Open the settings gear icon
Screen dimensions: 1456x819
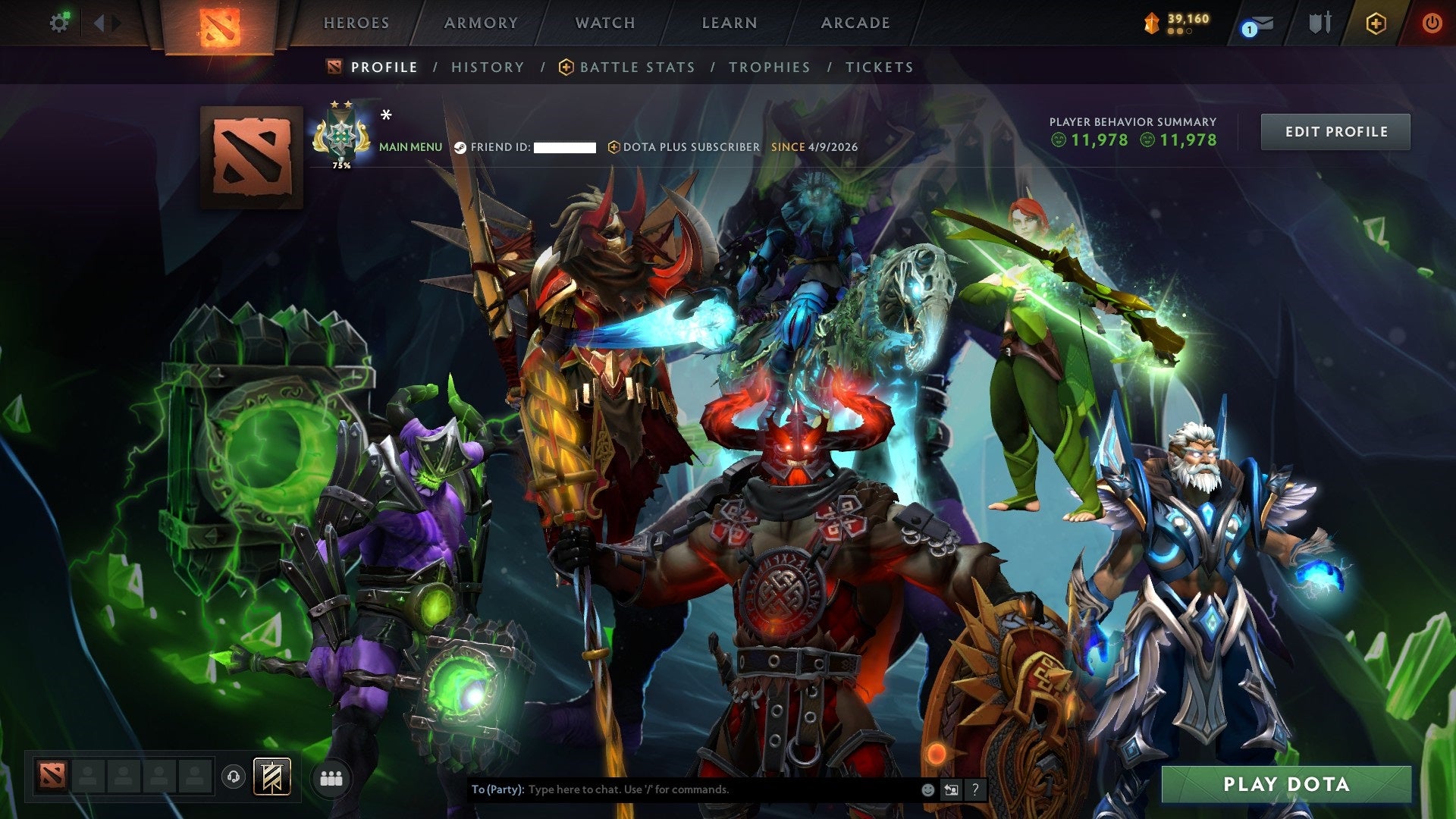[60, 22]
